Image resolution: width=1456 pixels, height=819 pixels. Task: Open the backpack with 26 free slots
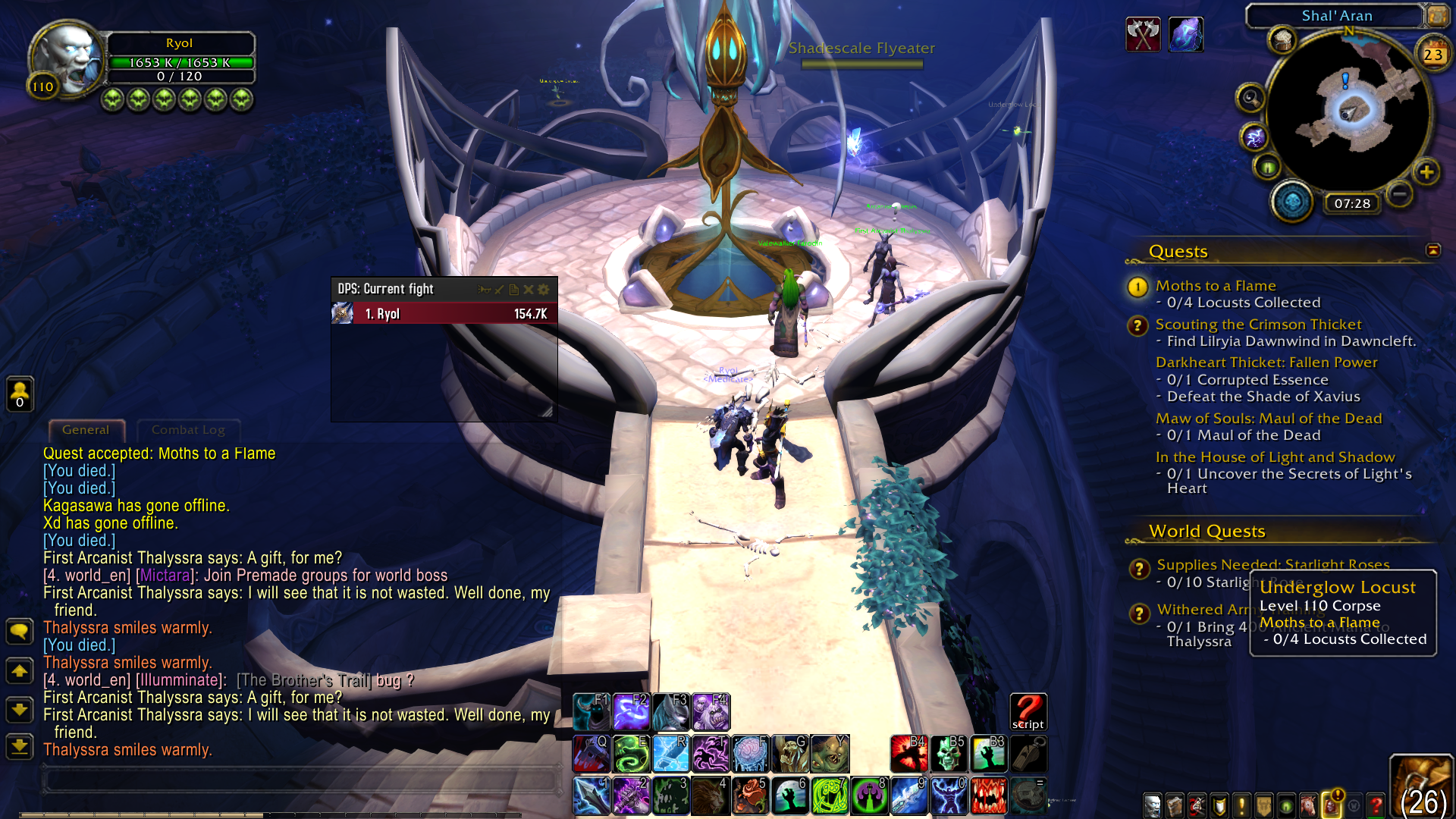coord(1421,789)
